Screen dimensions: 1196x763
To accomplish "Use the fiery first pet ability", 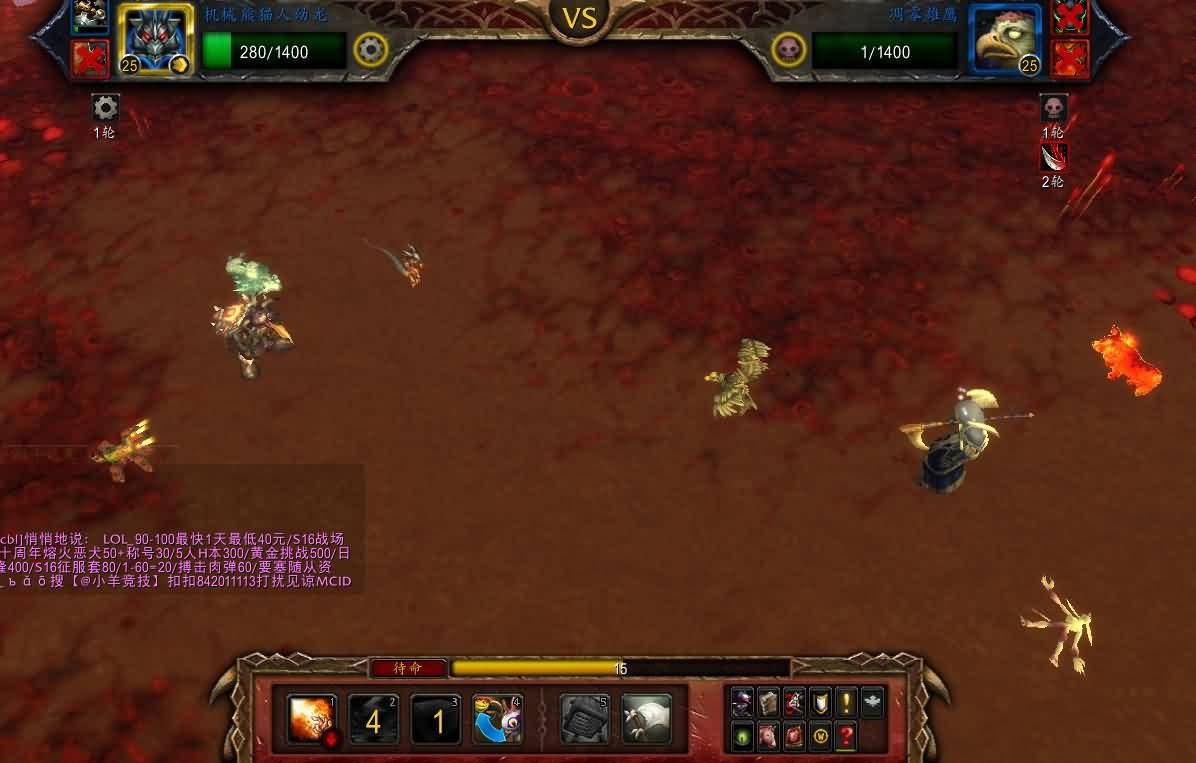I will pos(312,719).
